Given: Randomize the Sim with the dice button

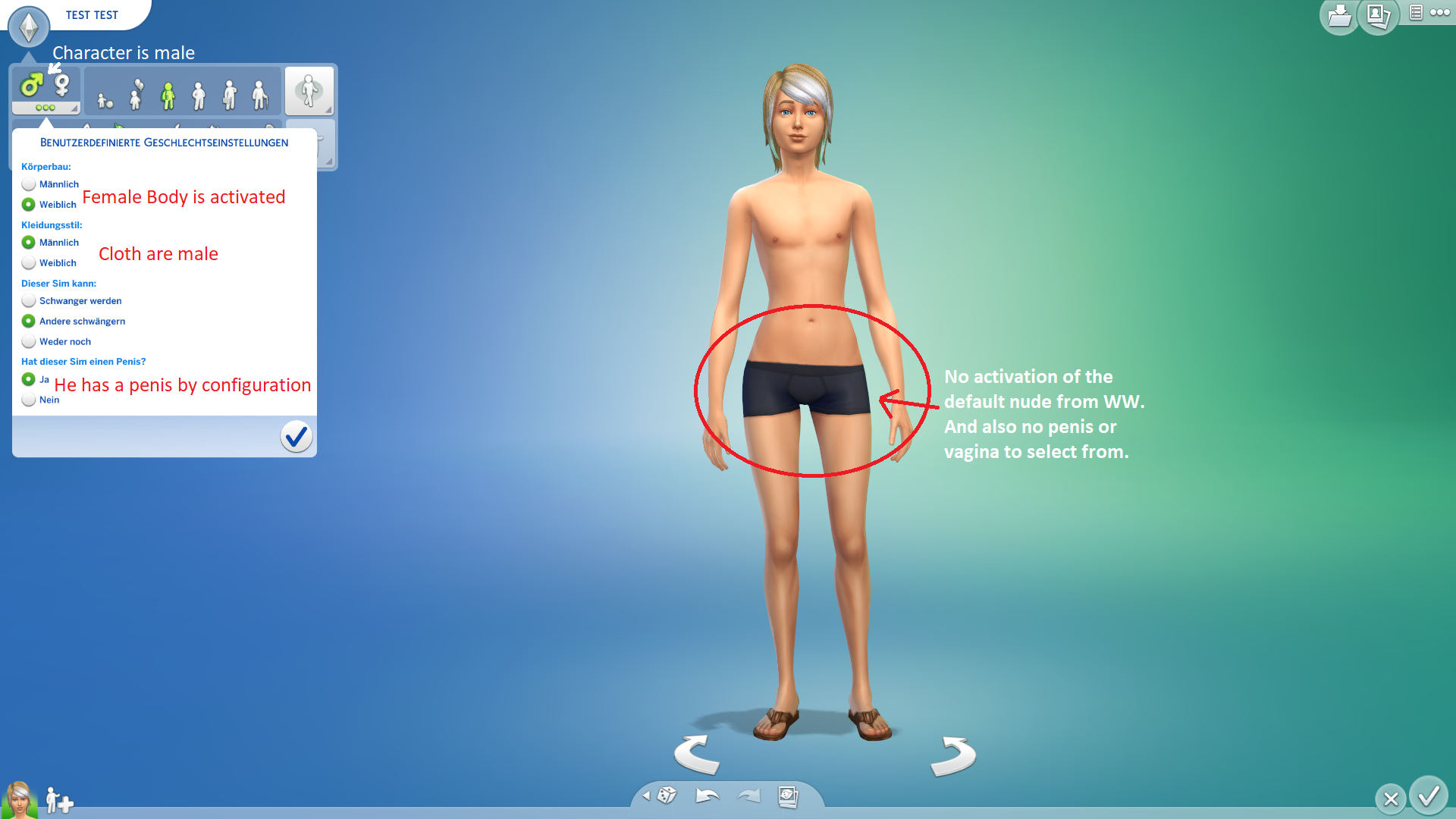Looking at the screenshot, I should 667,795.
